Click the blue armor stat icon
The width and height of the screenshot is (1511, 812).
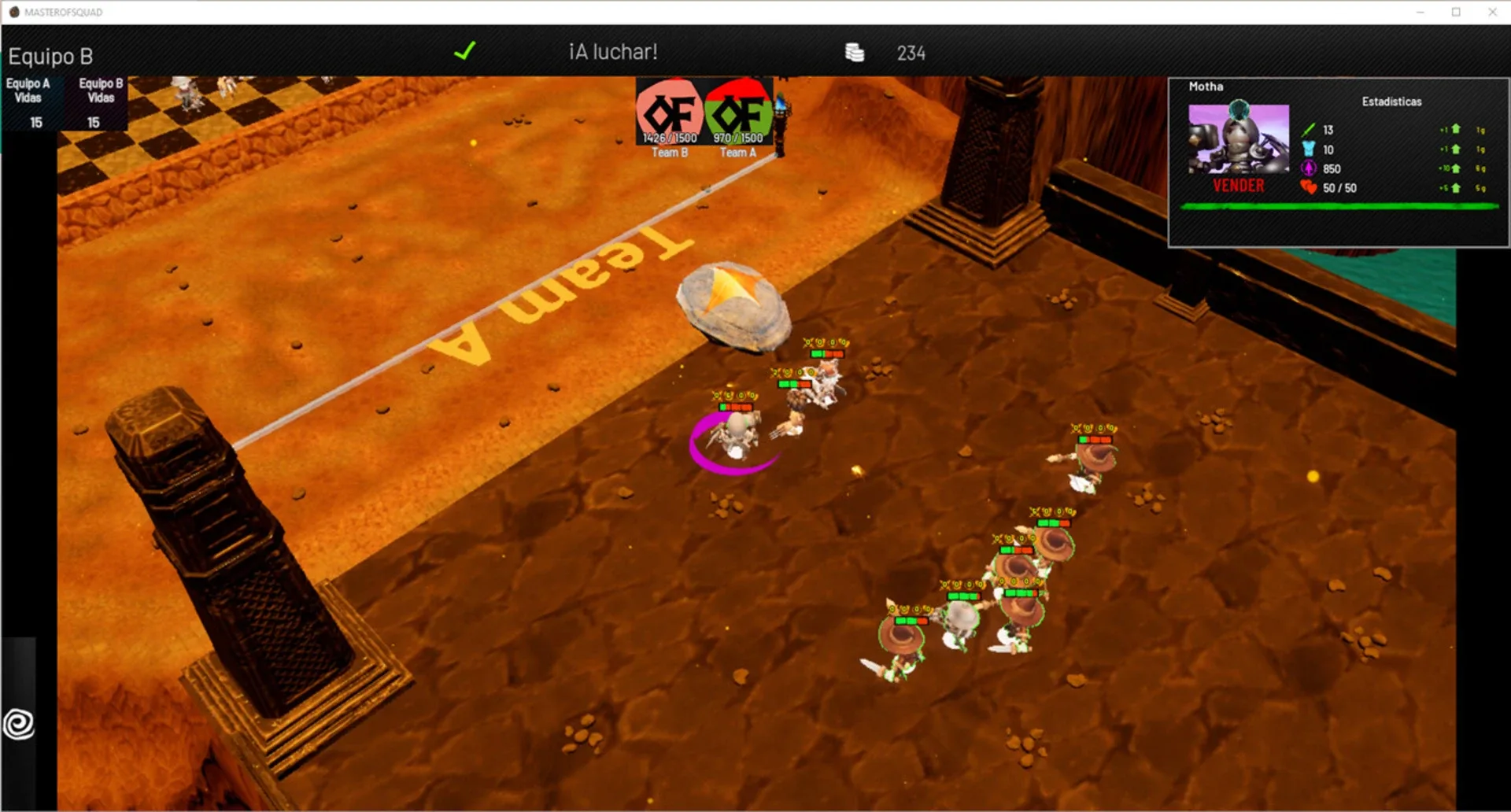(x=1308, y=149)
